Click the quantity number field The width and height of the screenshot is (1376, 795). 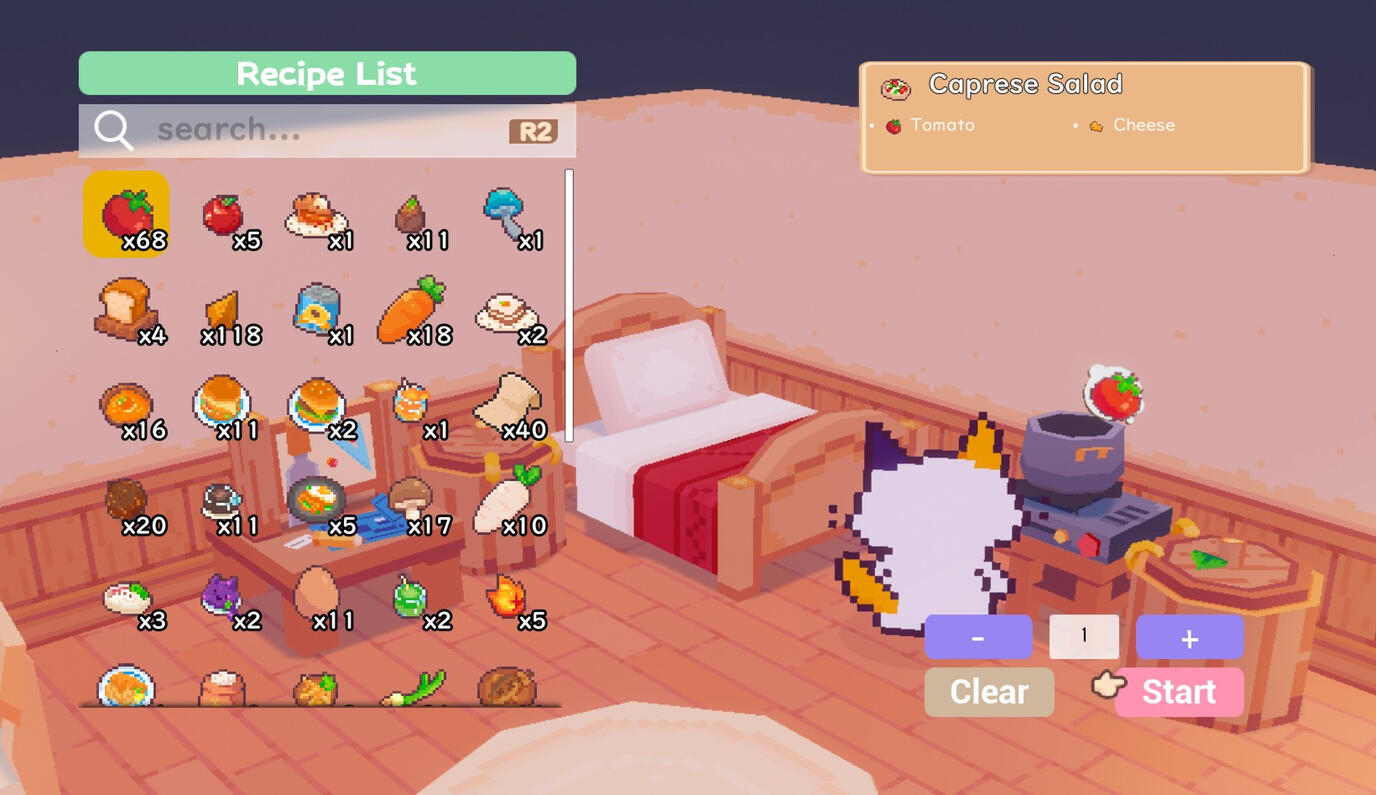[x=1083, y=637]
